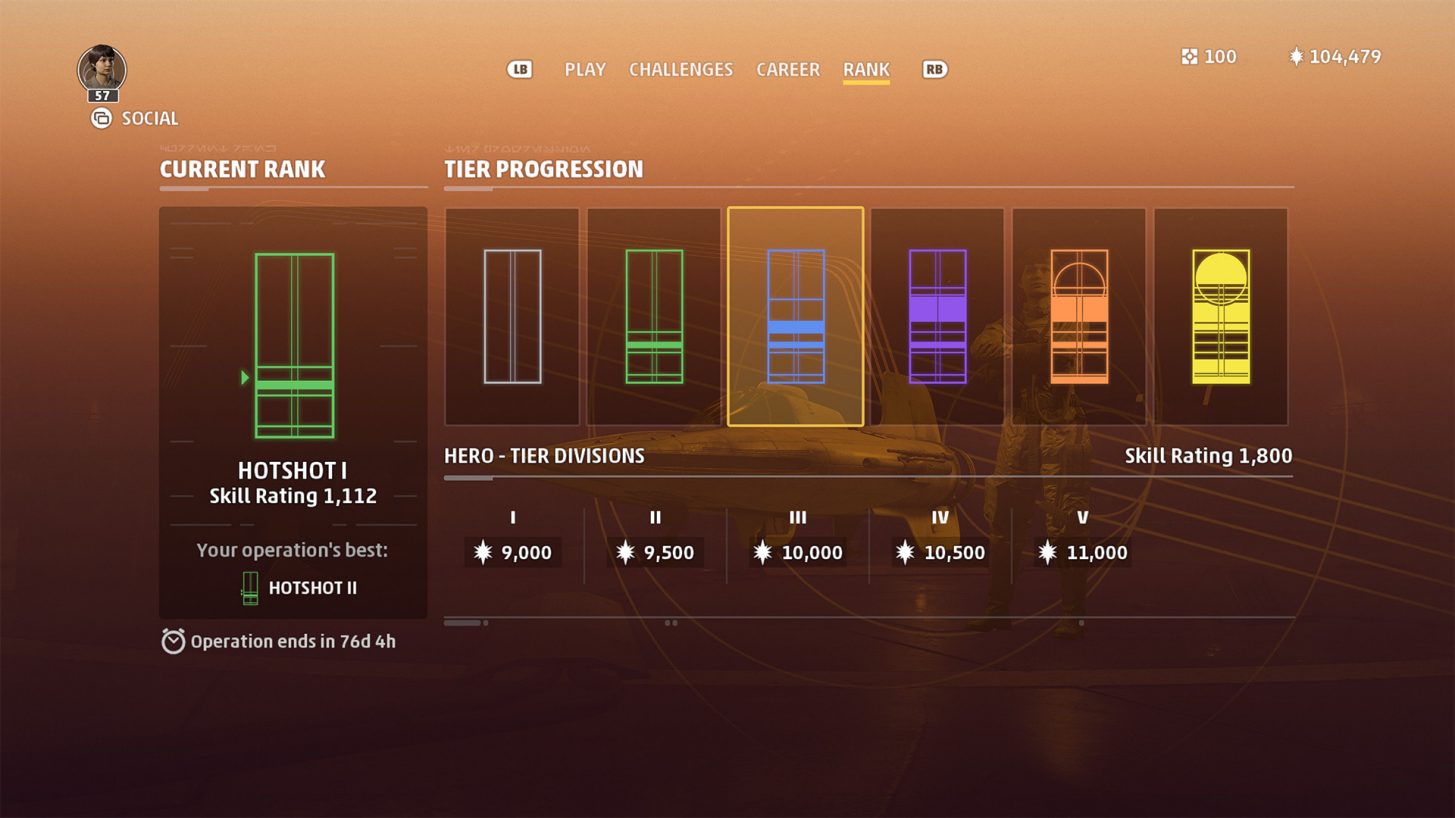
Task: Select the highlighted blue Hero rank tier
Action: [x=795, y=315]
